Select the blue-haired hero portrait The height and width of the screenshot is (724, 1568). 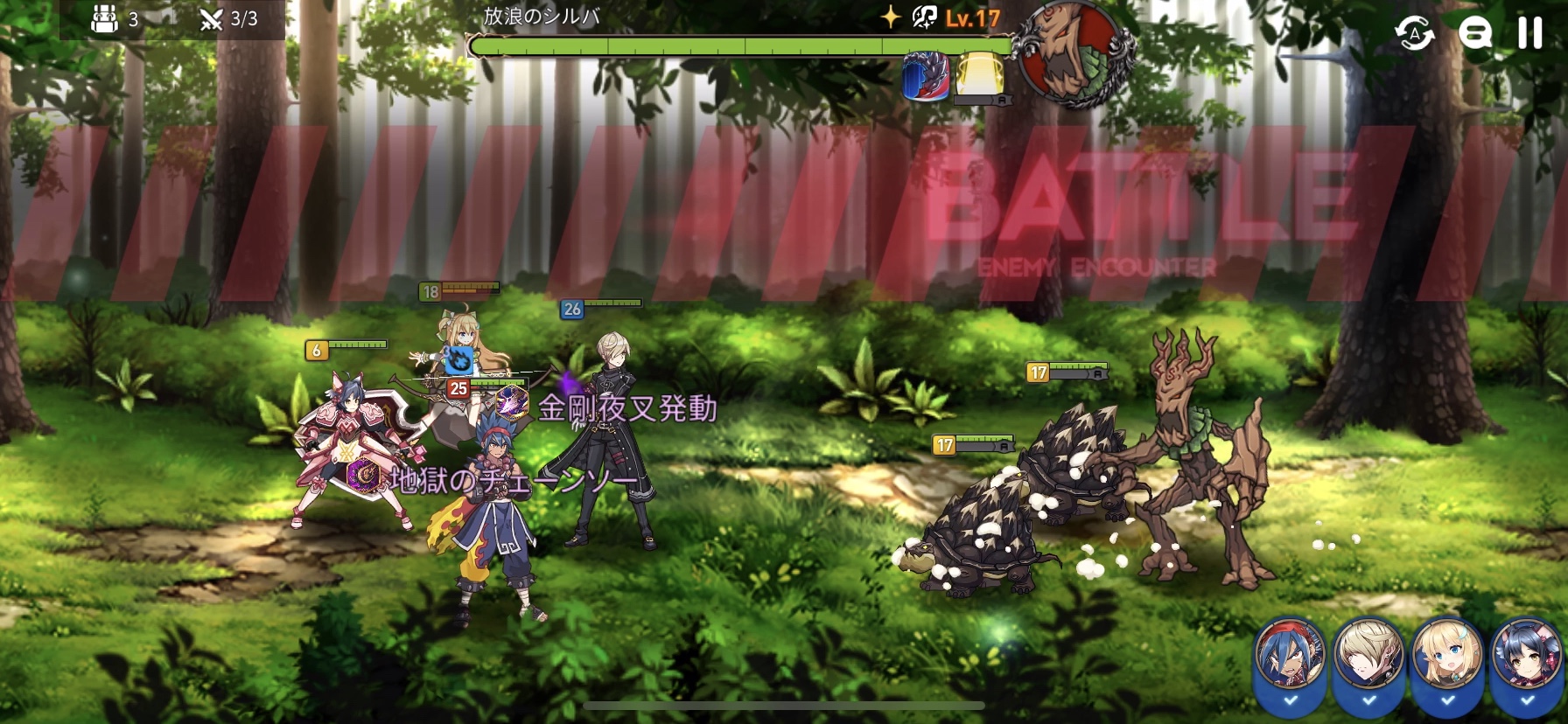(x=1290, y=656)
